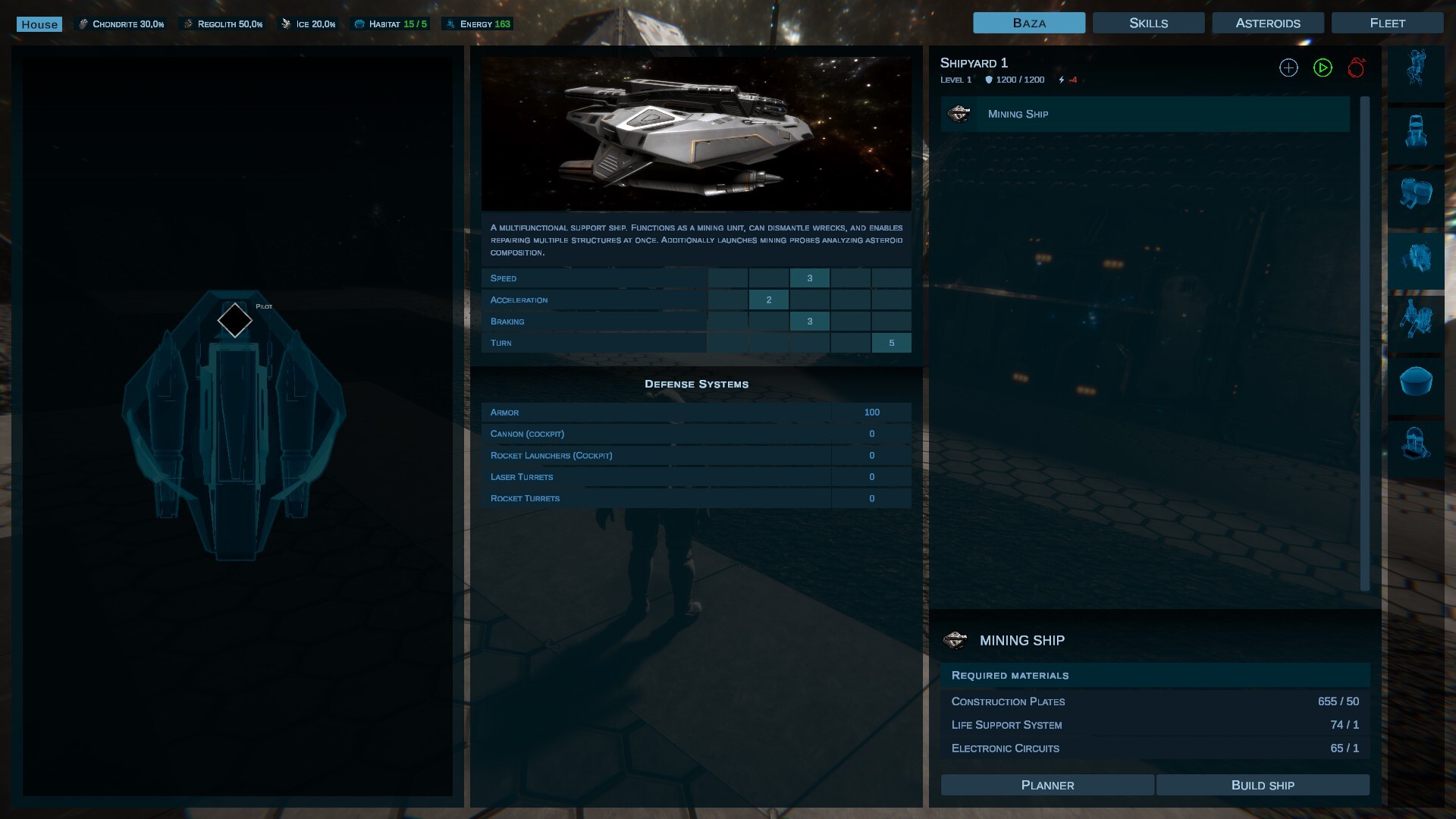Open the Fleet tab
This screenshot has width=1456, height=819.
[x=1387, y=22]
